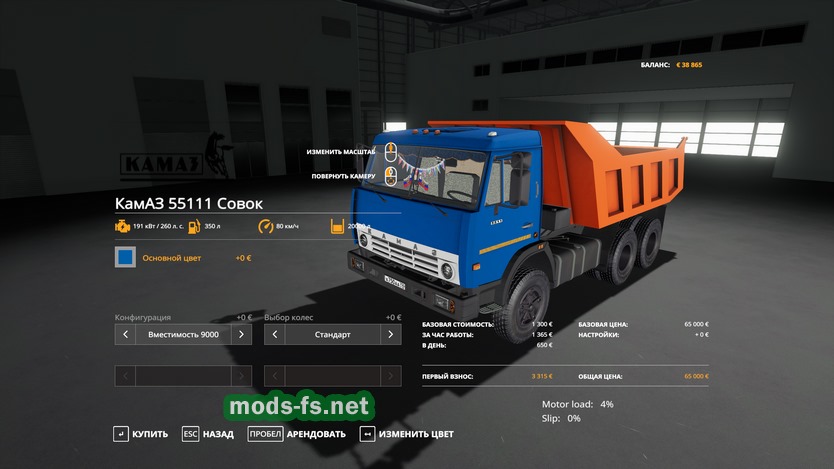Select the blue Основной цвет swatch
Image resolution: width=834 pixels, height=469 pixels.
click(x=125, y=258)
